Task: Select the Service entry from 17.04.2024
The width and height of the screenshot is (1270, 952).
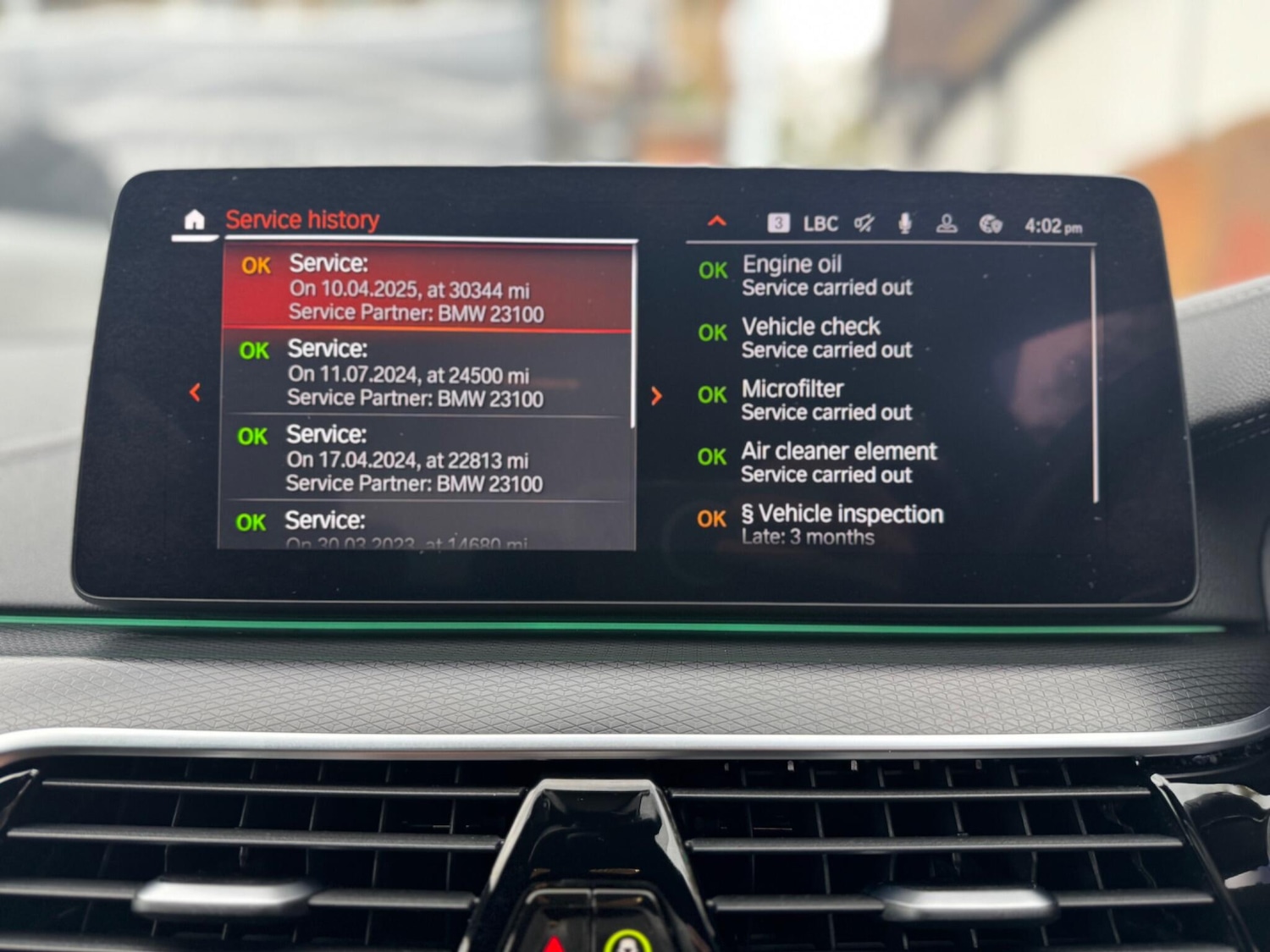Action: tap(423, 459)
